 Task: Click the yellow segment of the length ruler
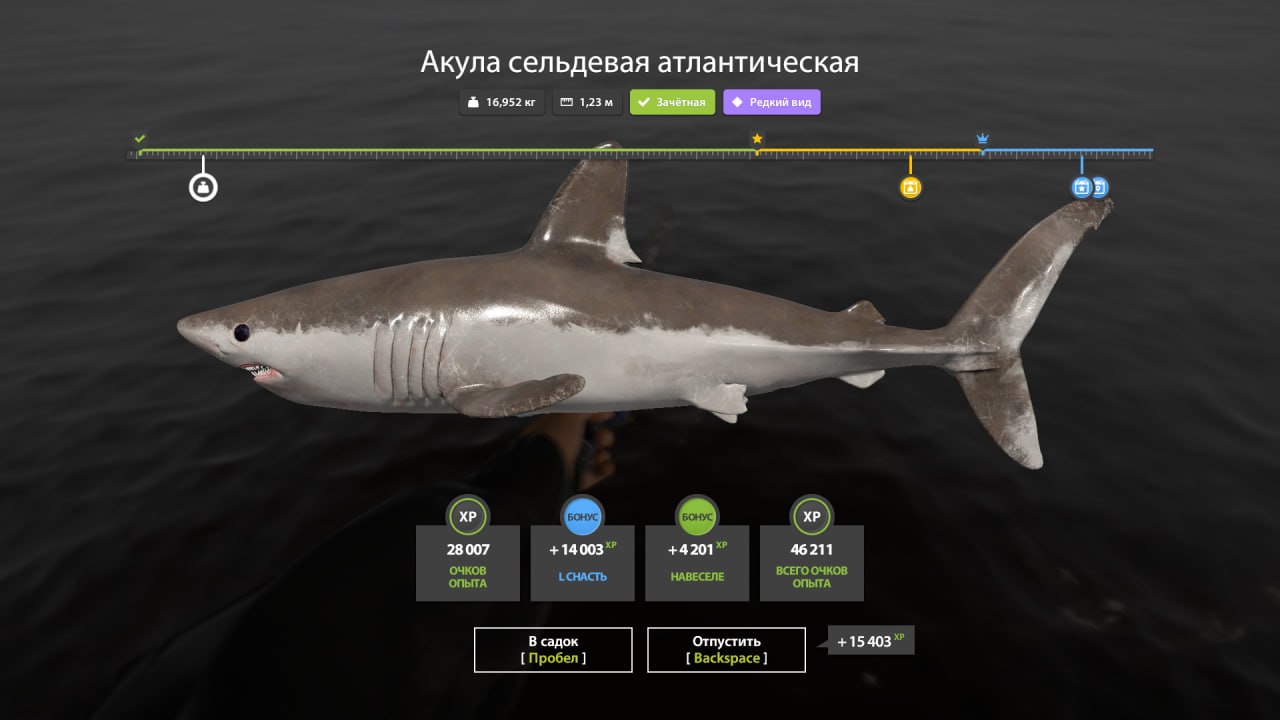click(870, 150)
